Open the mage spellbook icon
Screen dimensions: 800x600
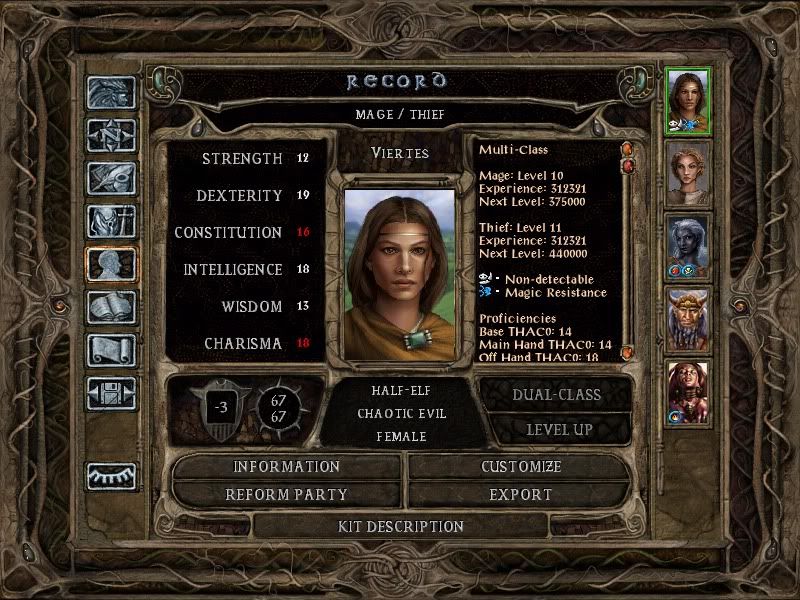[x=111, y=307]
